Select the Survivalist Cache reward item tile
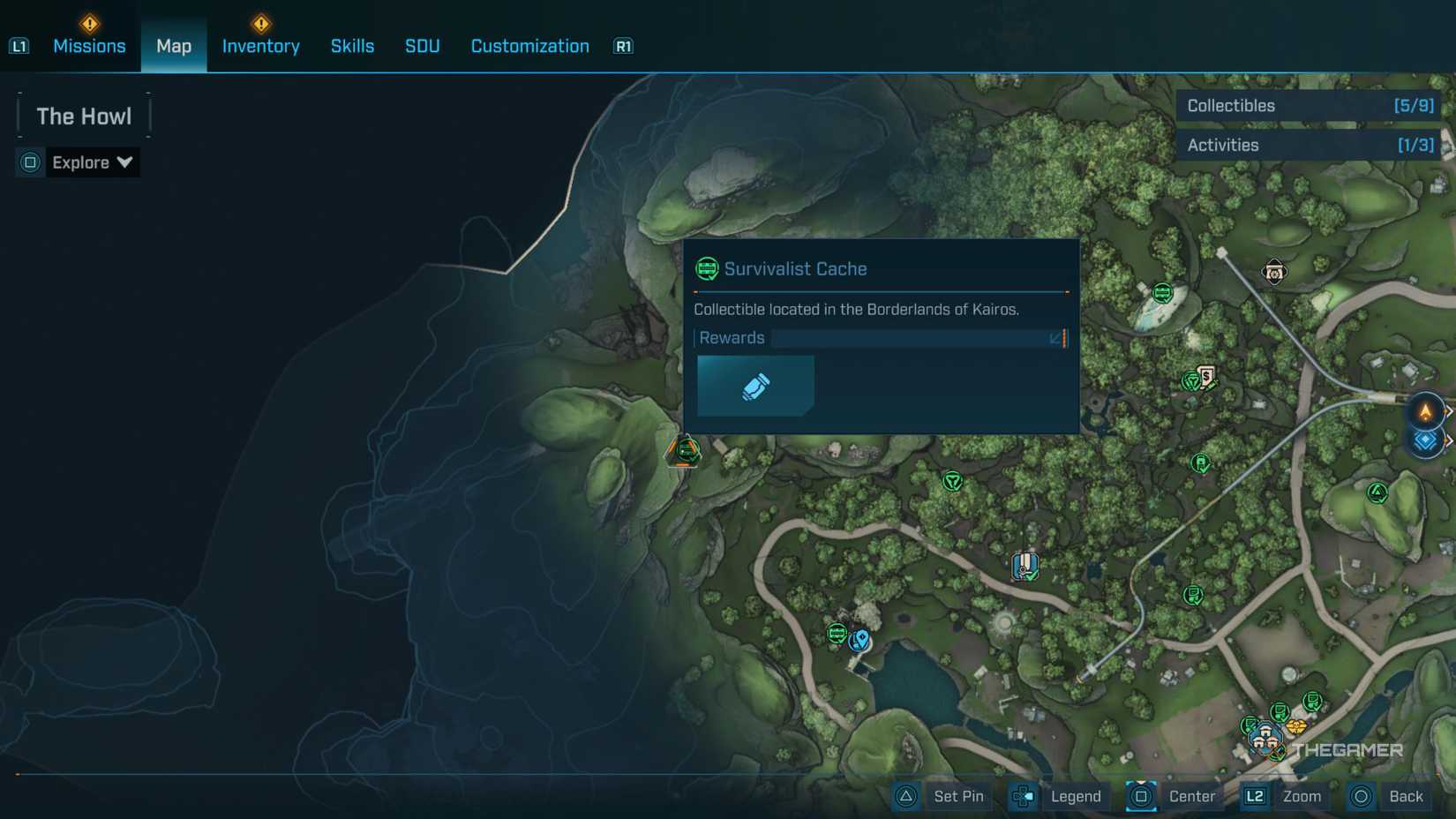 pyautogui.click(x=755, y=386)
